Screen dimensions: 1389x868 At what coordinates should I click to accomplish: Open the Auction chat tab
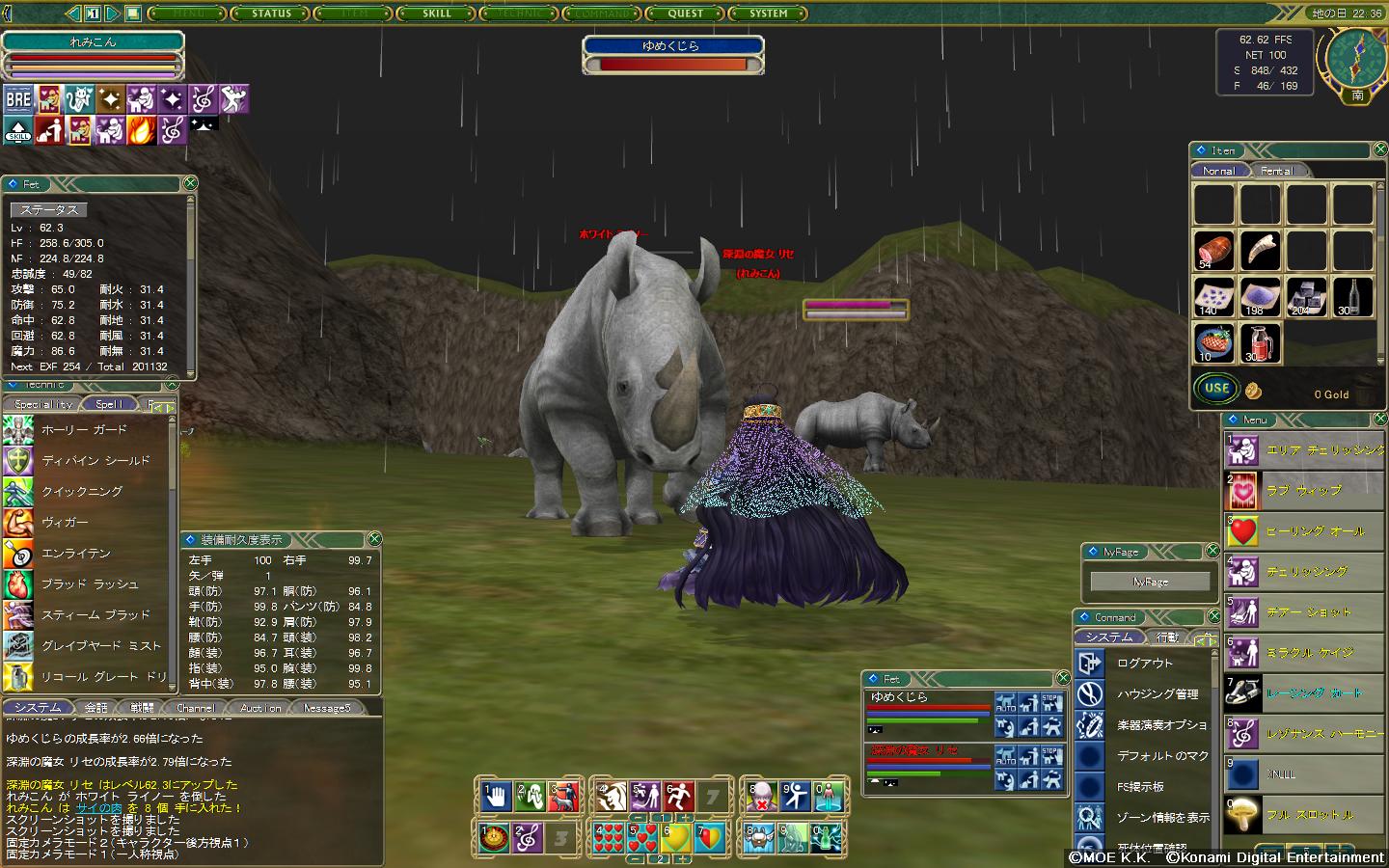click(x=260, y=708)
